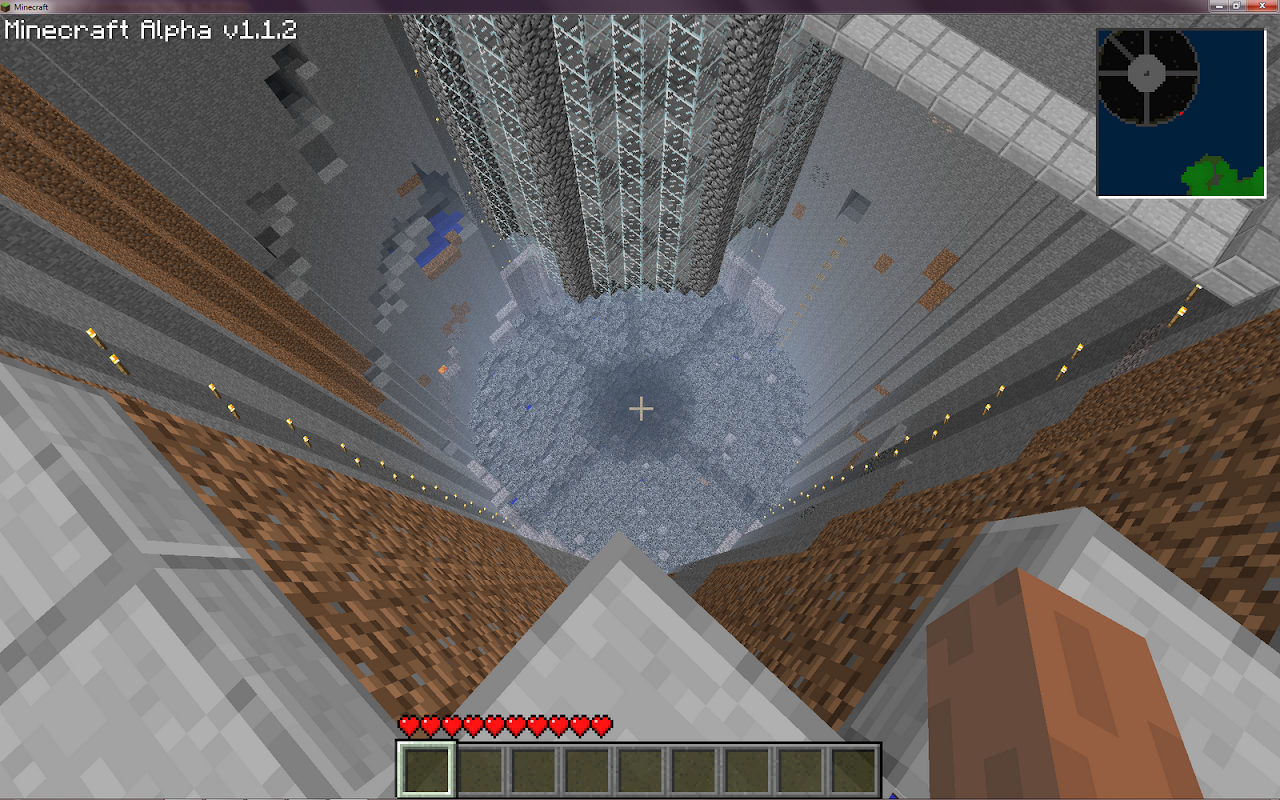1280x800 pixels.
Task: Select the highlighted first hotbar slot
Action: tap(427, 770)
